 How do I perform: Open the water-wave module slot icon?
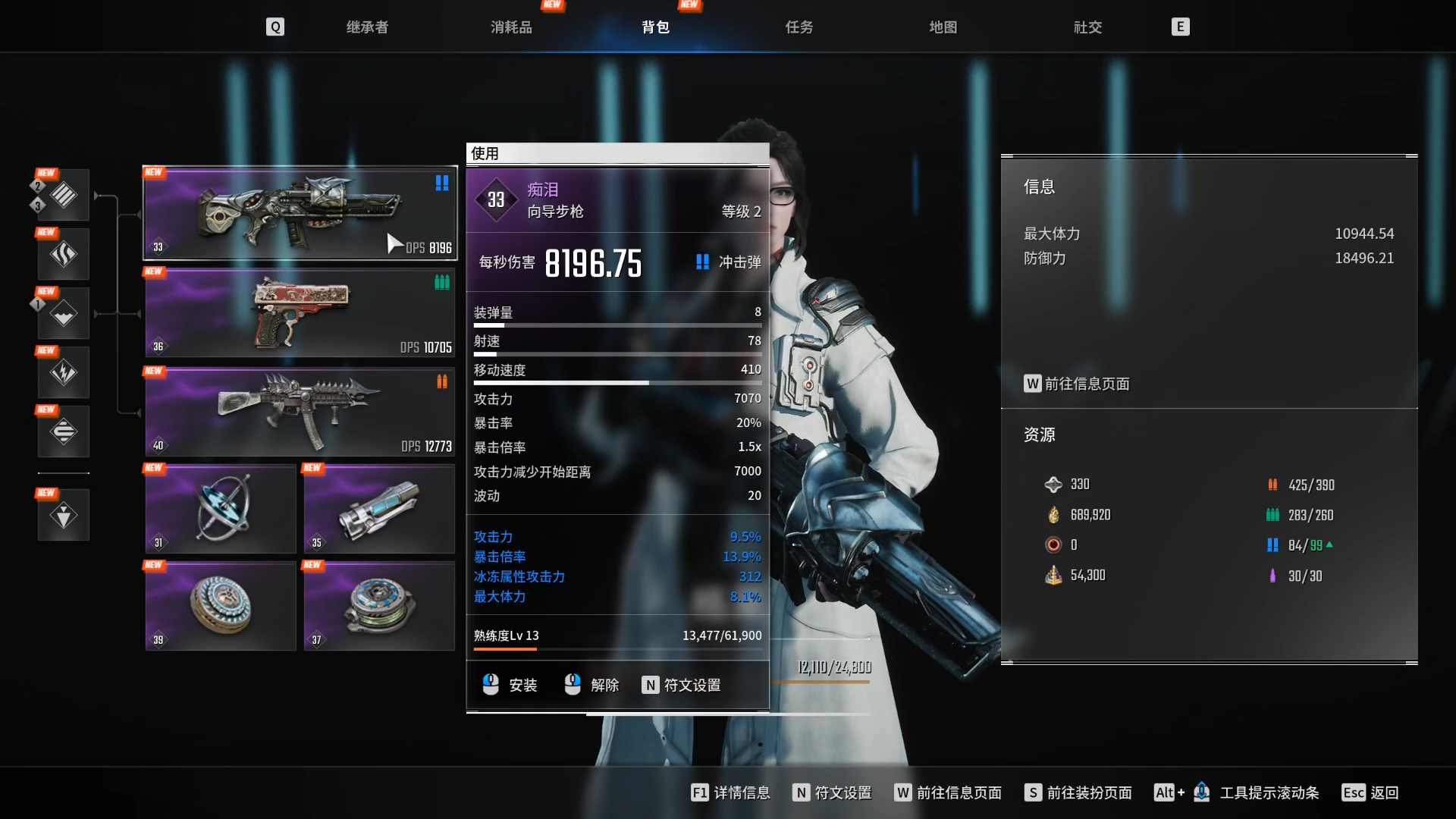pyautogui.click(x=64, y=312)
